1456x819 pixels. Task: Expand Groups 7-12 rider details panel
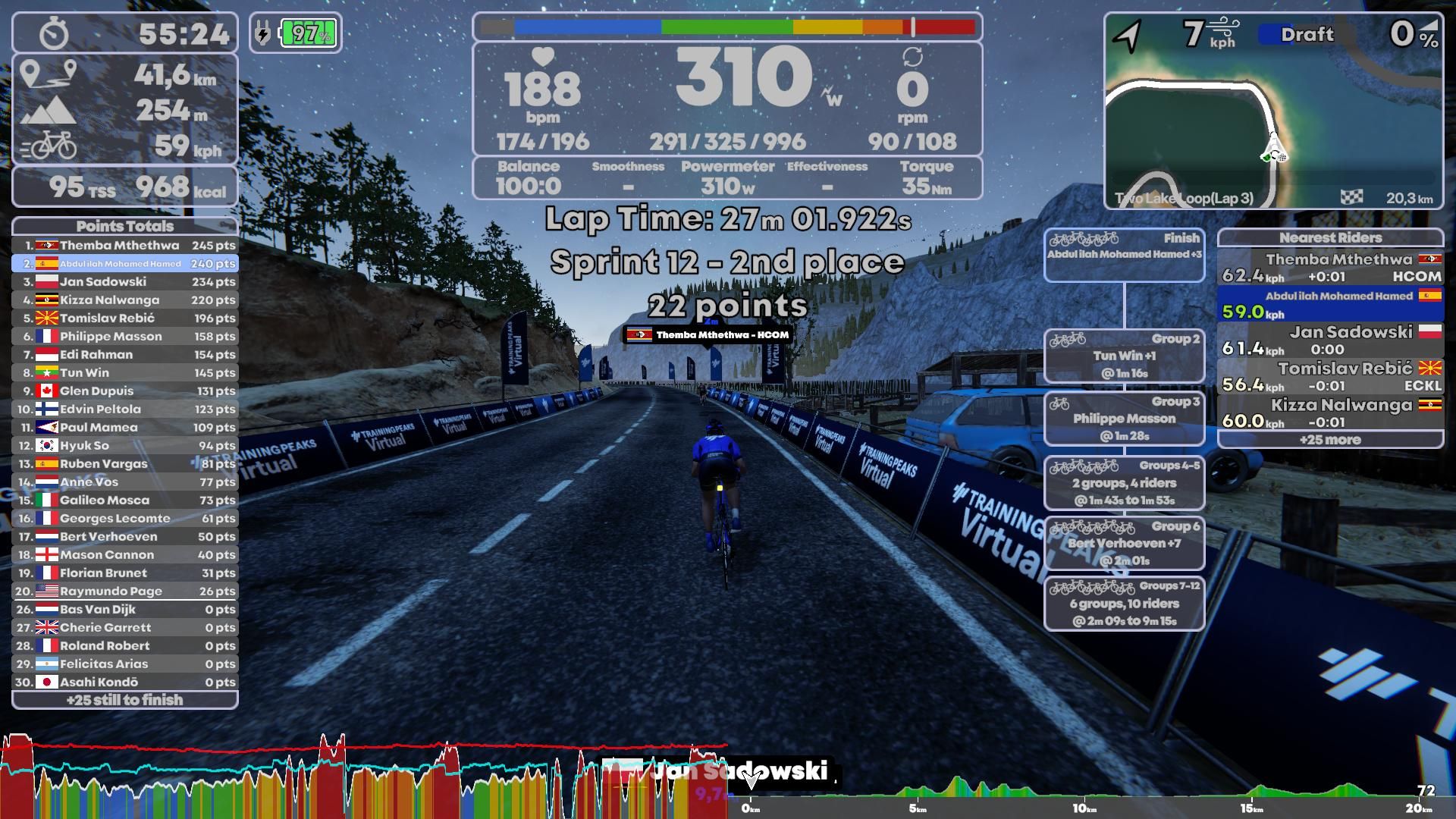point(1125,604)
